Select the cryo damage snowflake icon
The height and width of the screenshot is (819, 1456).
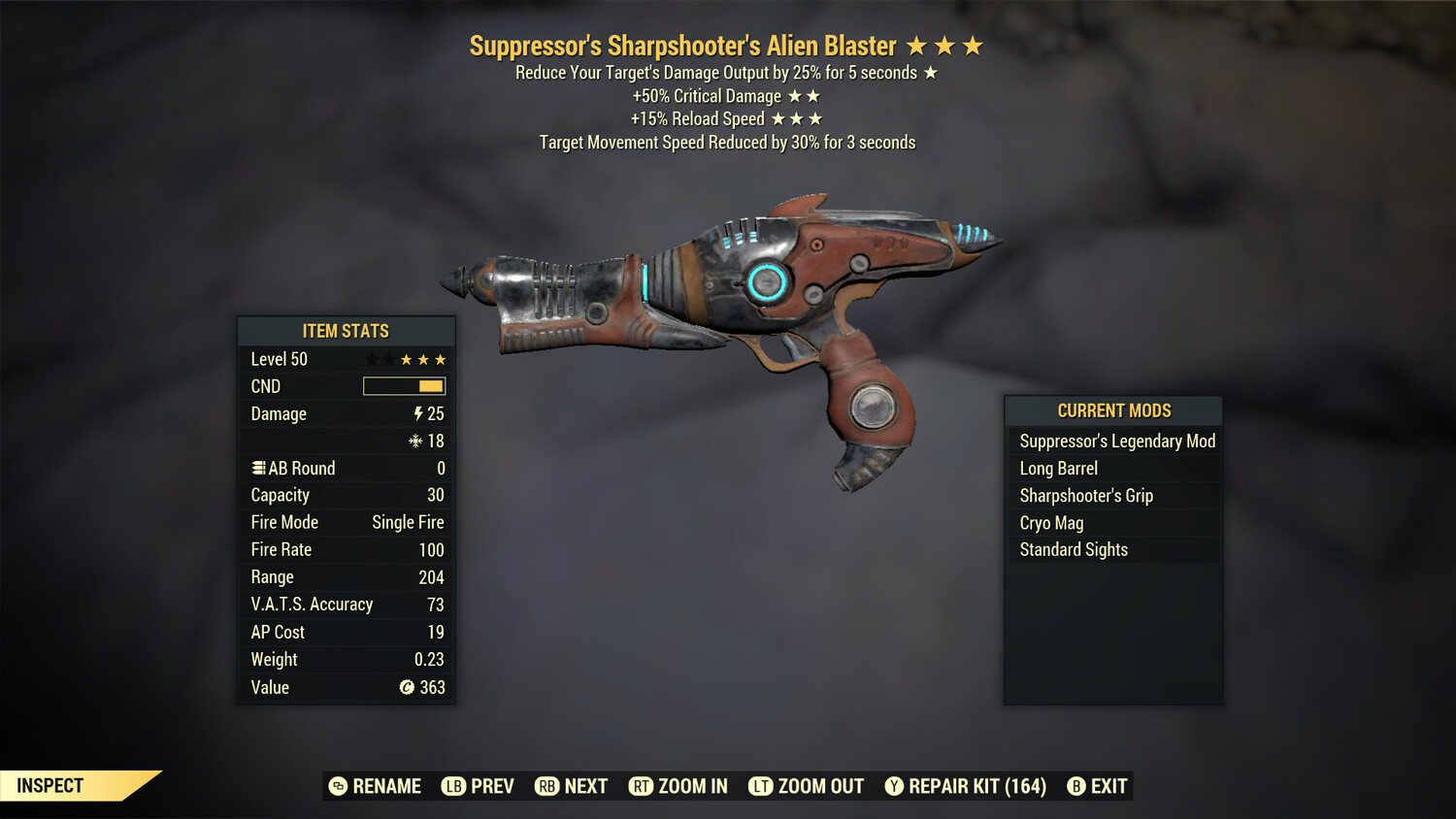(416, 441)
